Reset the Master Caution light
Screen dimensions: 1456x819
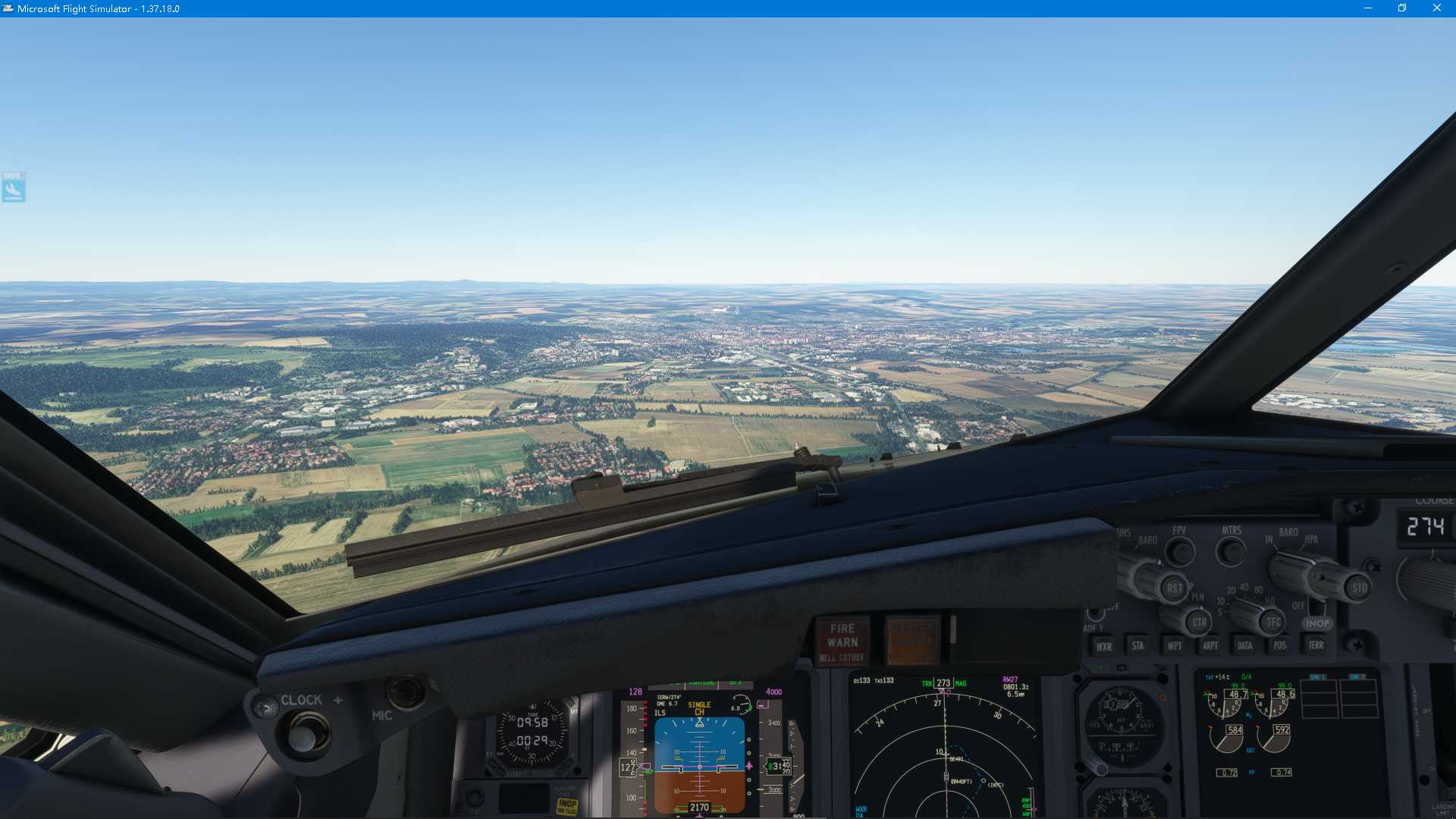912,641
